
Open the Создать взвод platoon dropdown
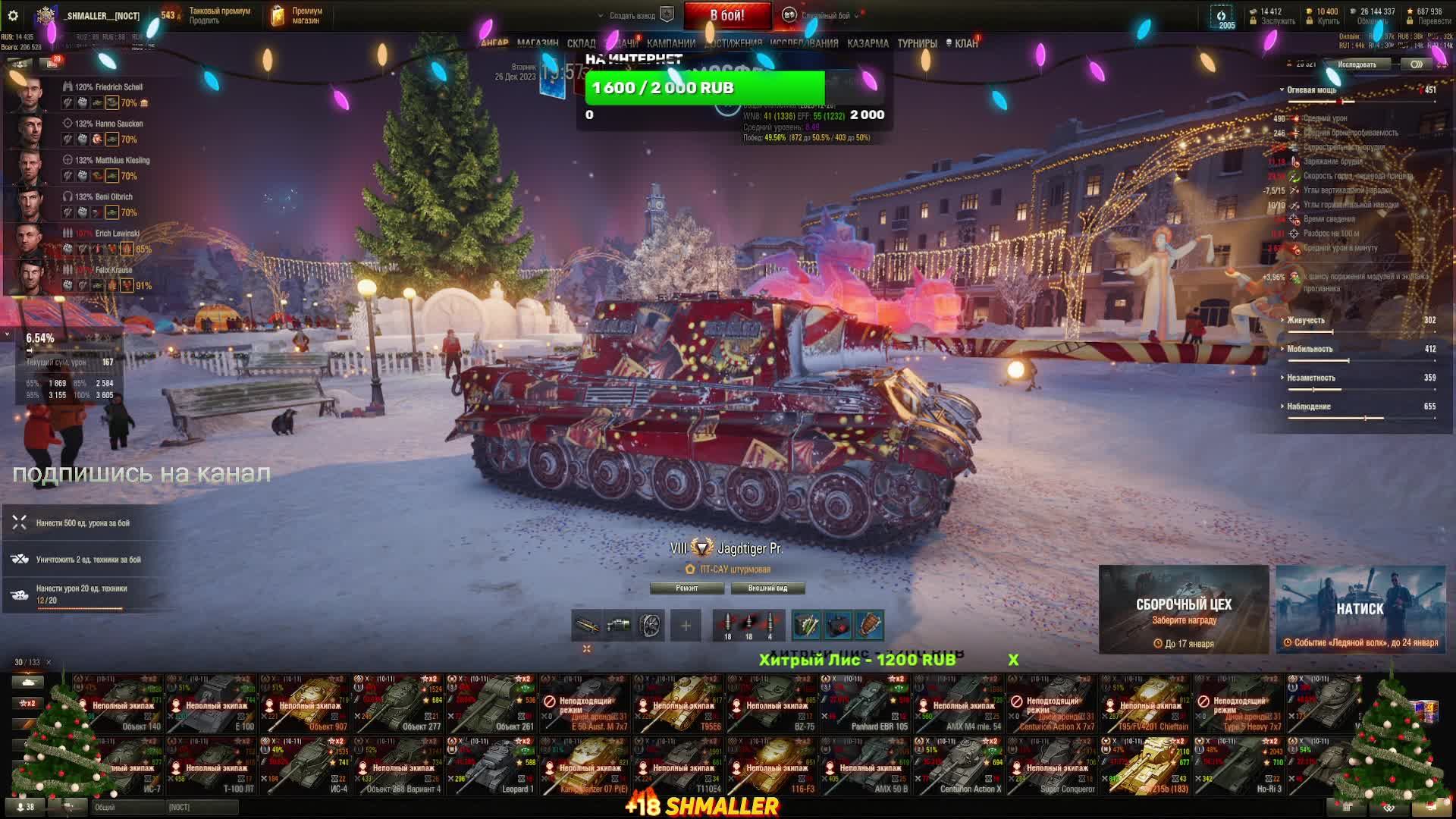click(632, 15)
